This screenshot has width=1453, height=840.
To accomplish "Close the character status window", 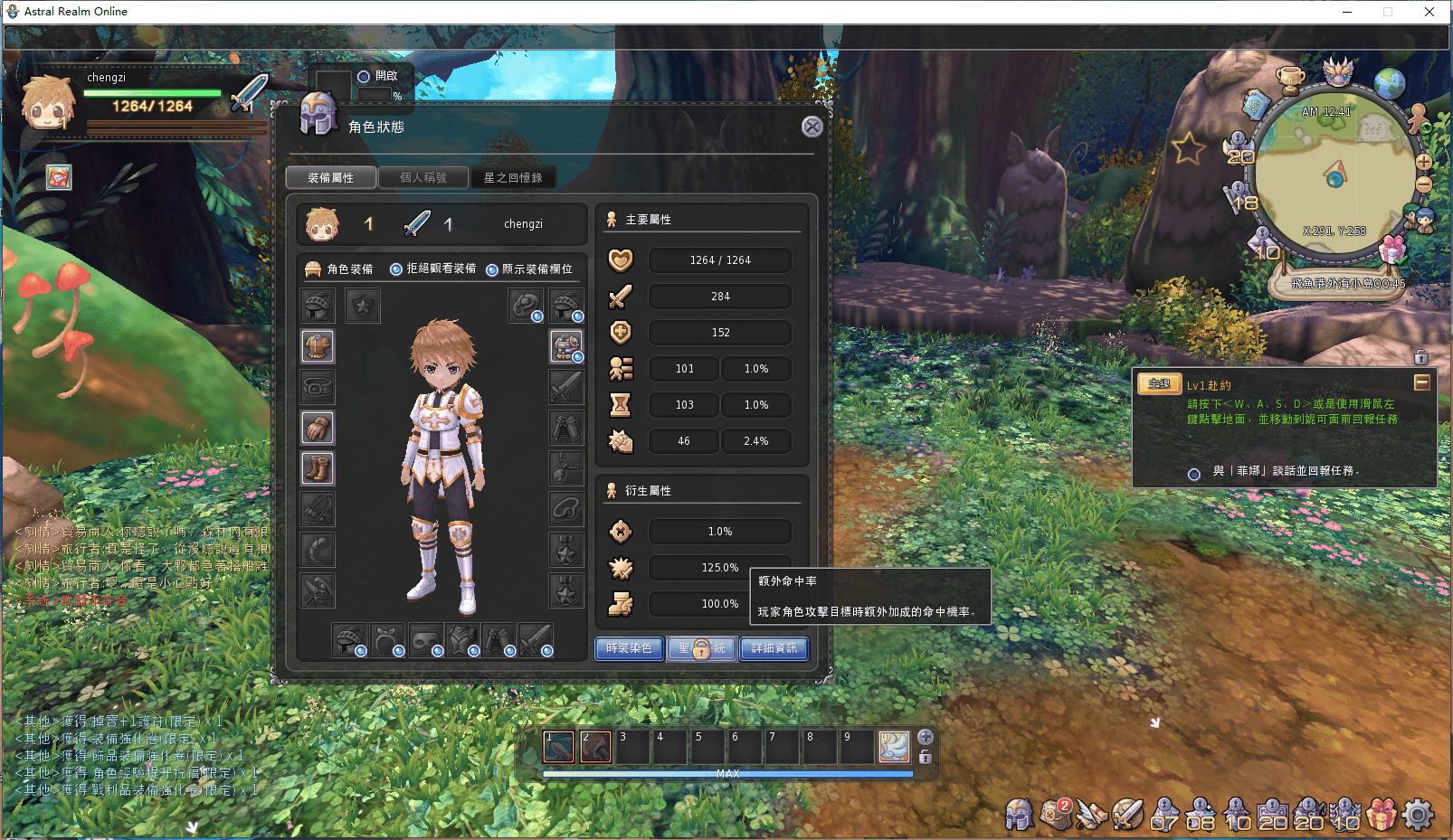I will point(812,127).
